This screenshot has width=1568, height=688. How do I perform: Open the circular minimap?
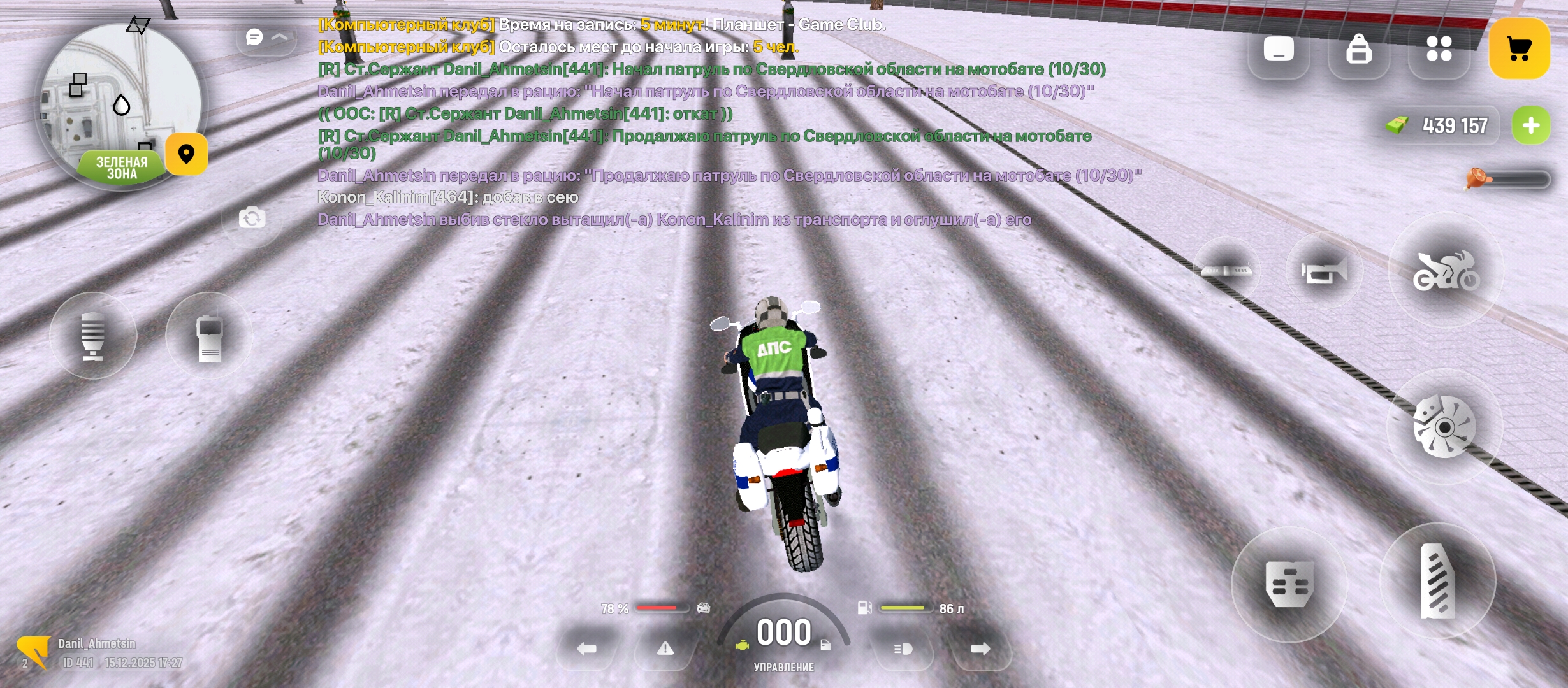pyautogui.click(x=120, y=105)
